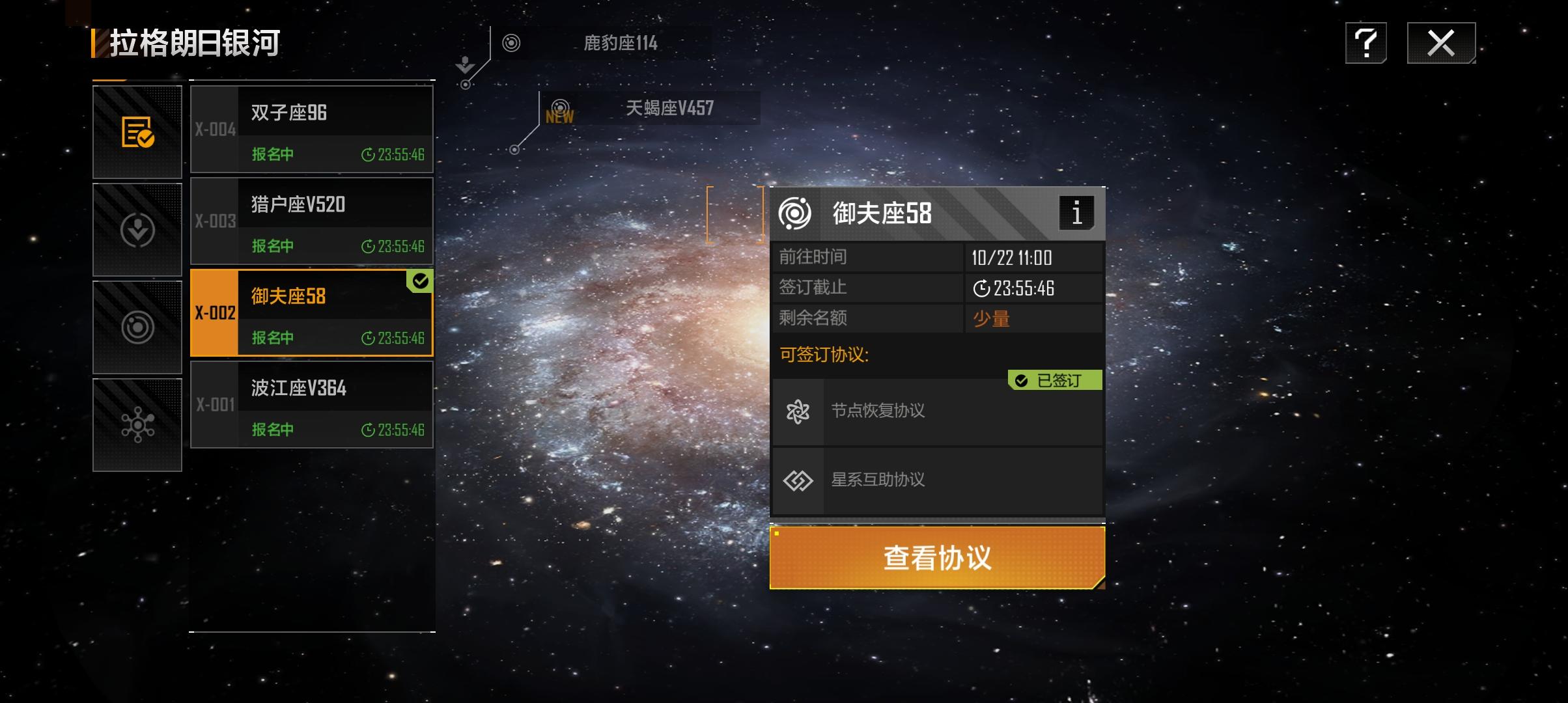The image size is (1568, 703).
Task: Open the network node icon in sidebar
Action: [137, 424]
